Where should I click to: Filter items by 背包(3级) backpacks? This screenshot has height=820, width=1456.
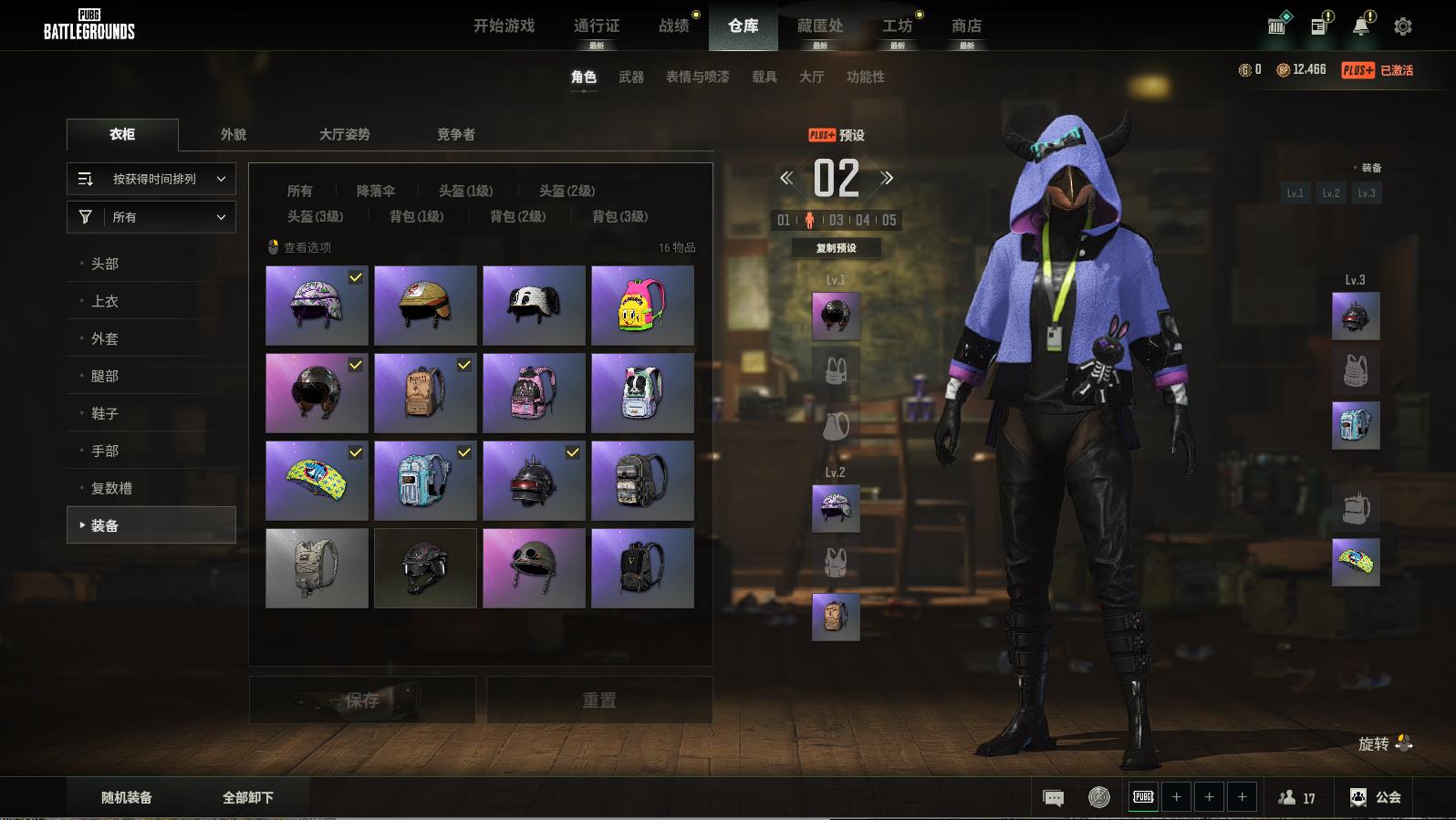click(620, 216)
